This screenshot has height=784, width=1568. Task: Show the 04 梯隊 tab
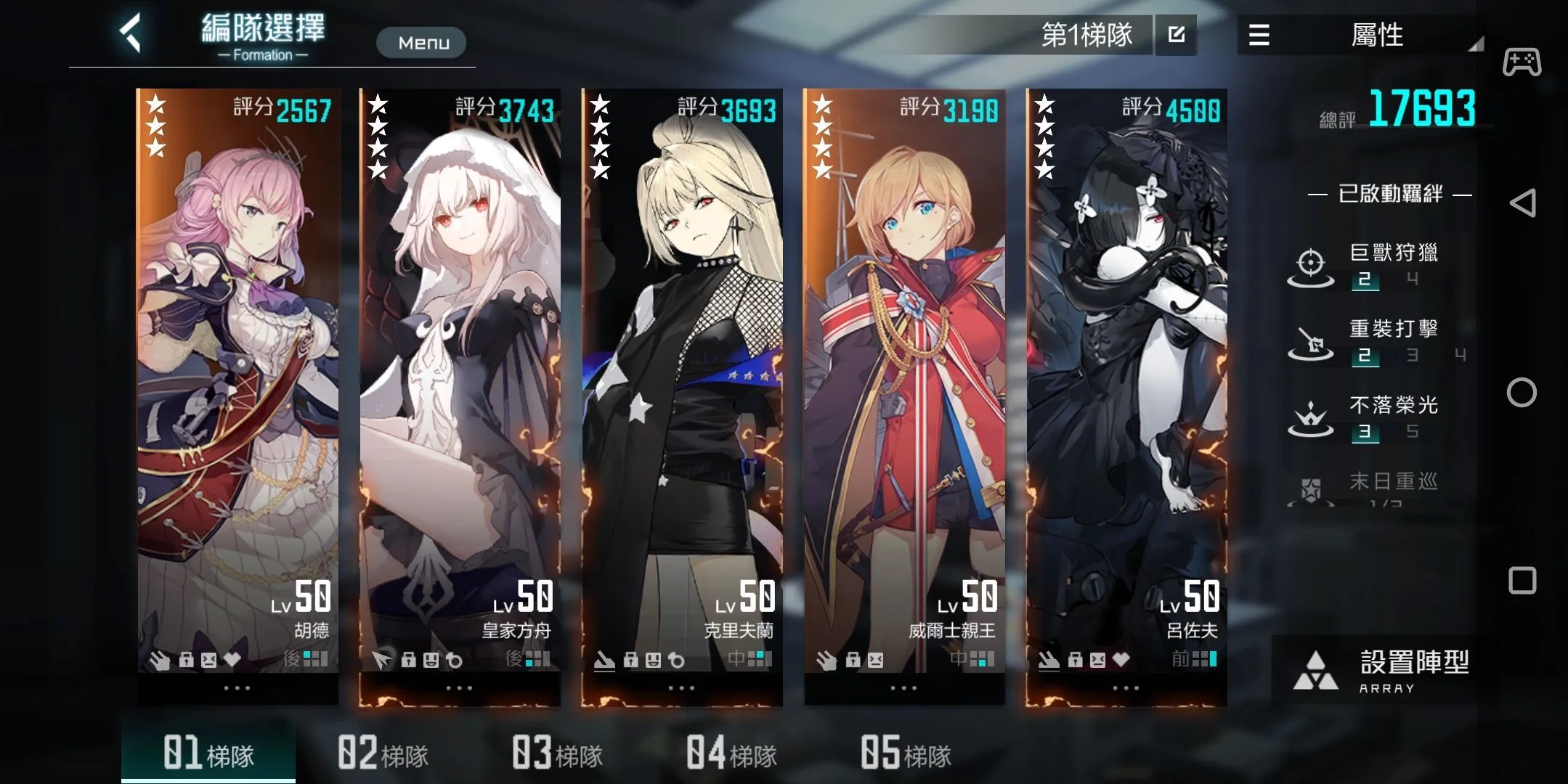(x=731, y=753)
